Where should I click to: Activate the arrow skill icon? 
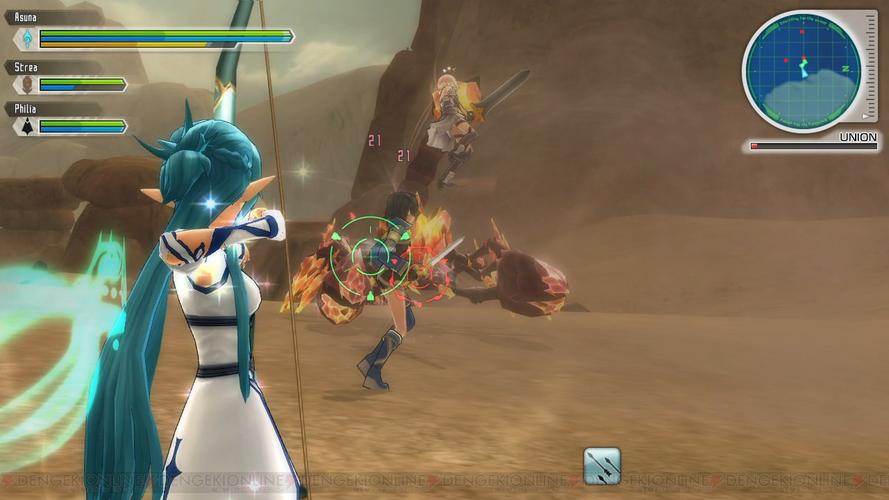[602, 466]
